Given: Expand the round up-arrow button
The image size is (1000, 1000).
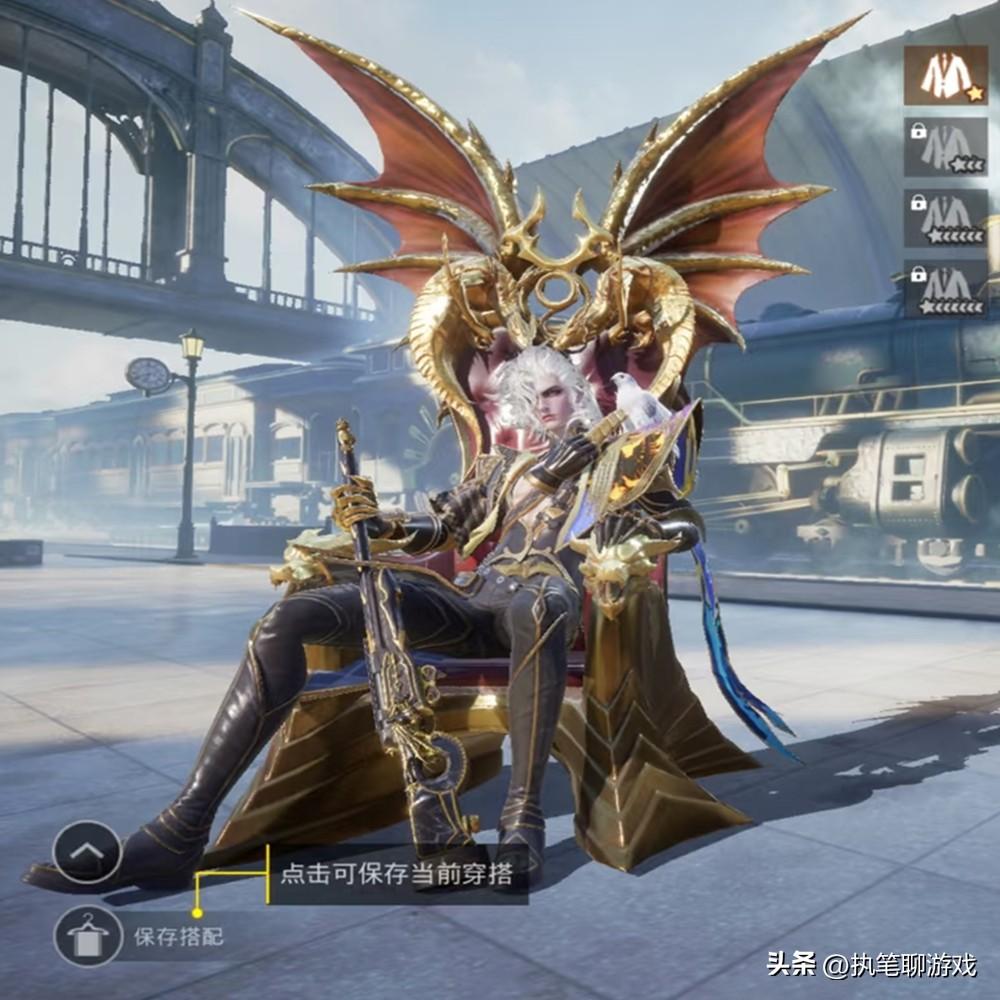Looking at the screenshot, I should [87, 851].
